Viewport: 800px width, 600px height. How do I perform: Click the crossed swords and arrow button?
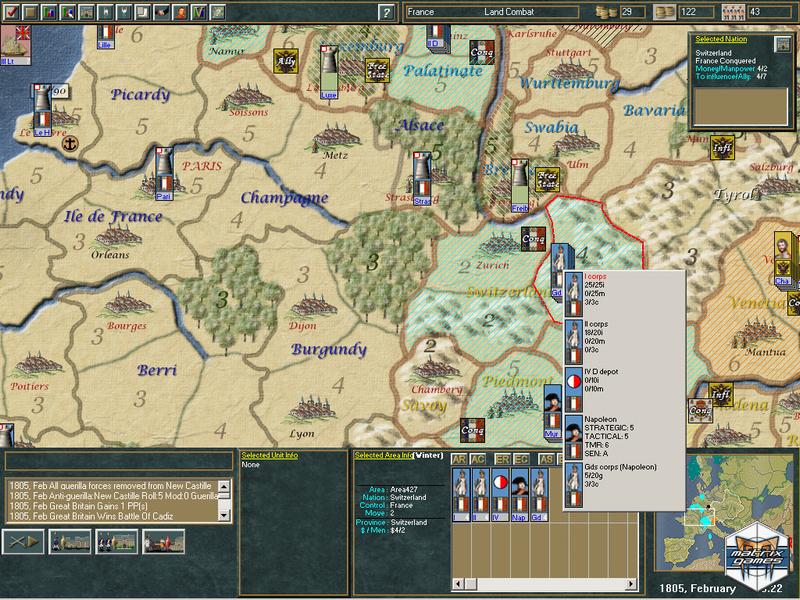click(23, 541)
